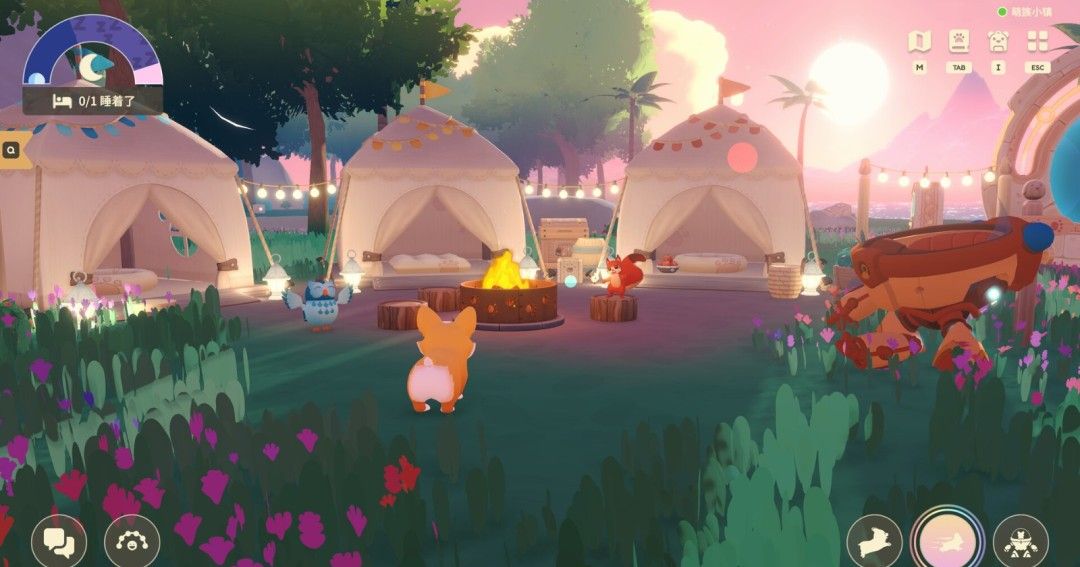Screen dimensions: 1080x567
Task: Activate the robot mech ability button
Action: click(x=1020, y=541)
